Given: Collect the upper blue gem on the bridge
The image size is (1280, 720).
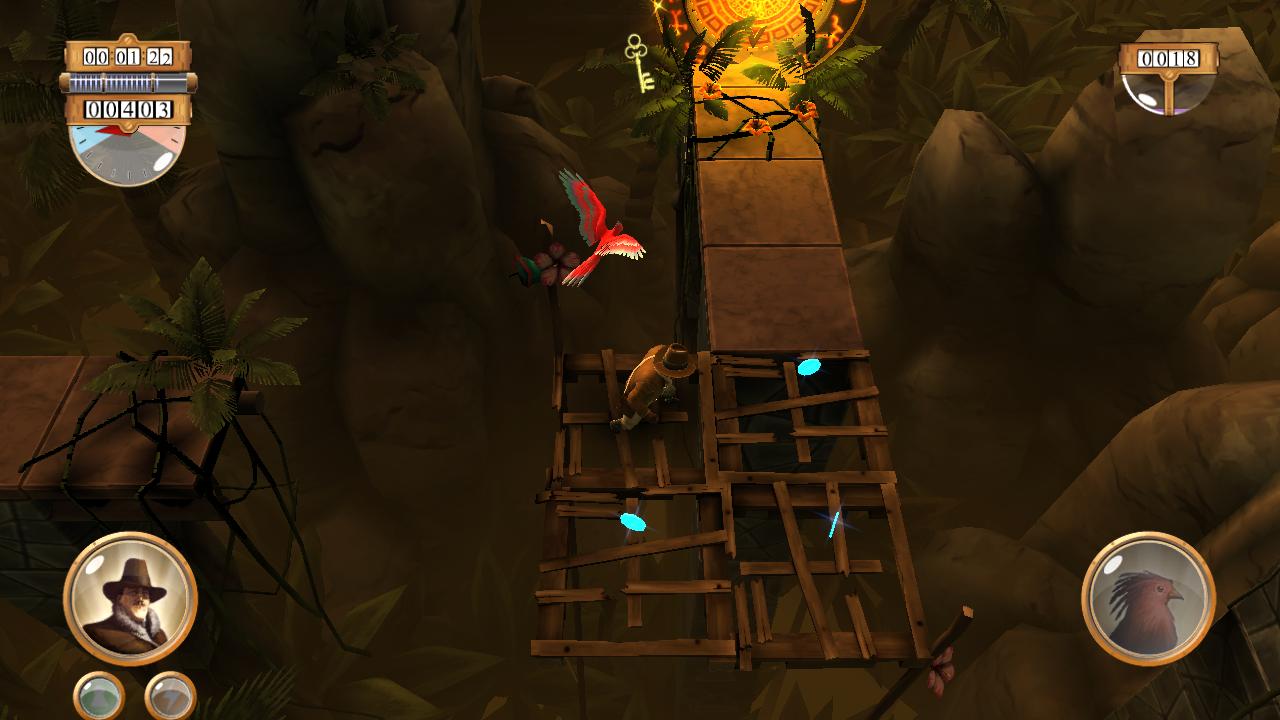Looking at the screenshot, I should click(807, 369).
